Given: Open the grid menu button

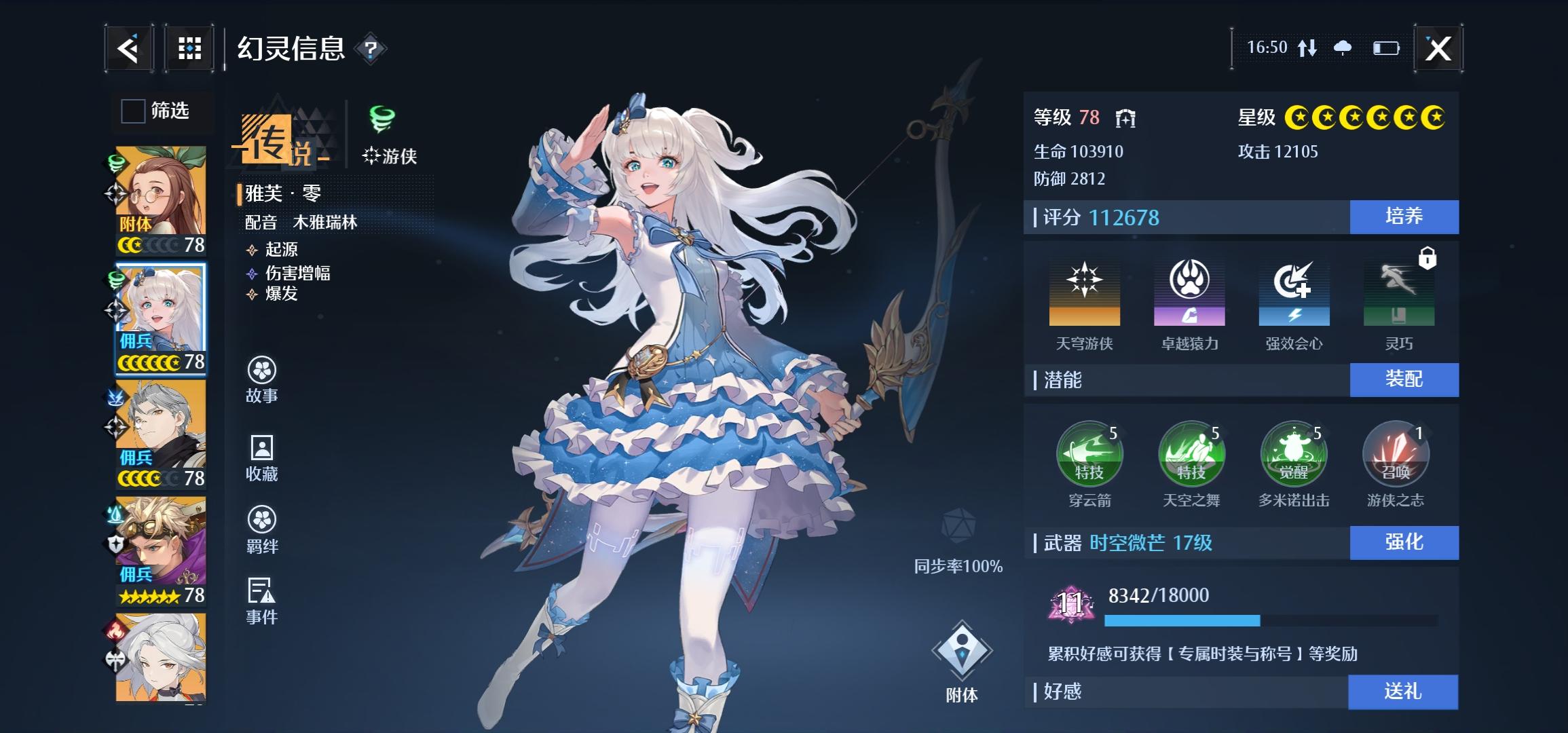Looking at the screenshot, I should click(189, 49).
